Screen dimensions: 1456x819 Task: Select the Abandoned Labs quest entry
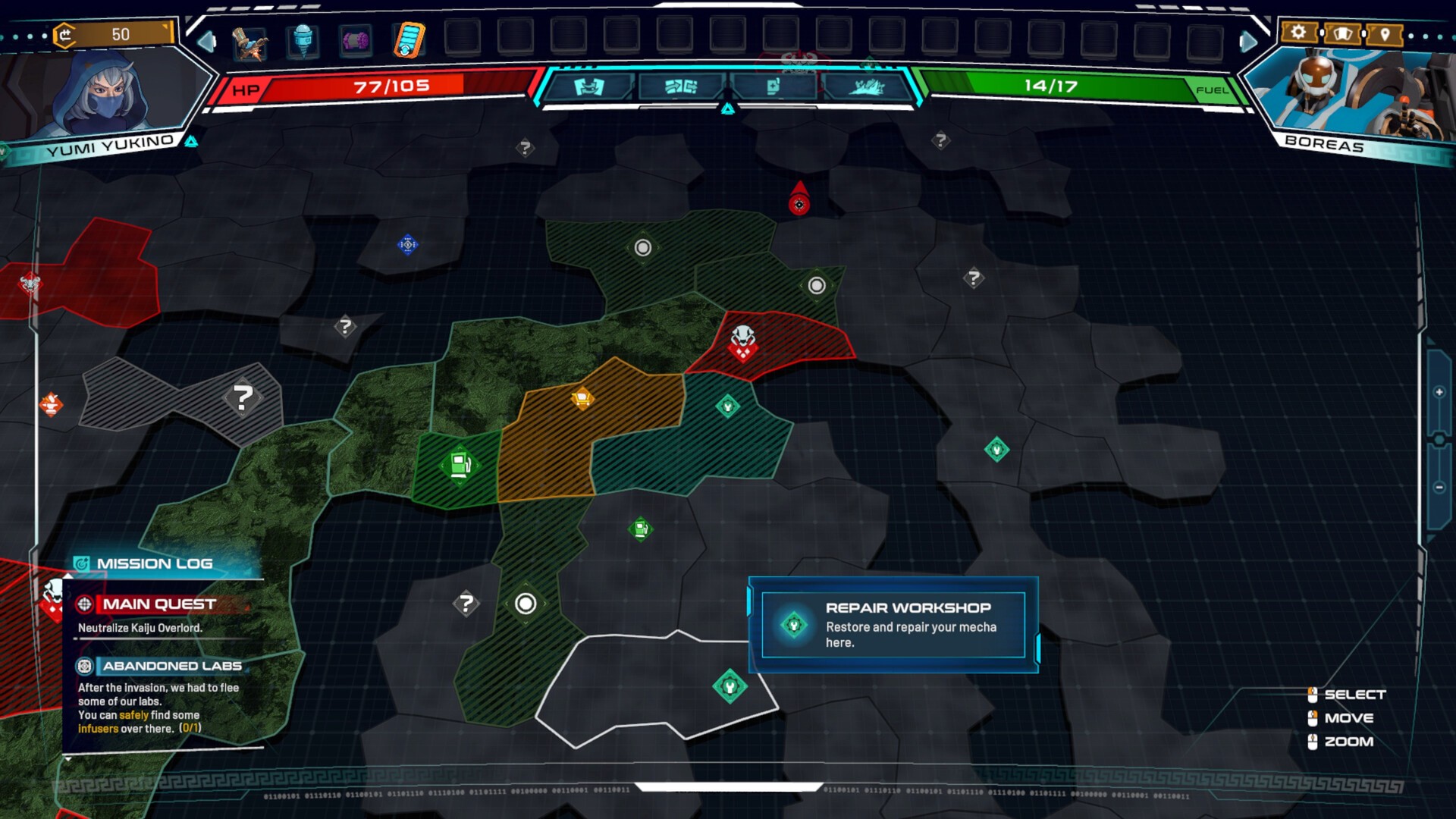(171, 666)
